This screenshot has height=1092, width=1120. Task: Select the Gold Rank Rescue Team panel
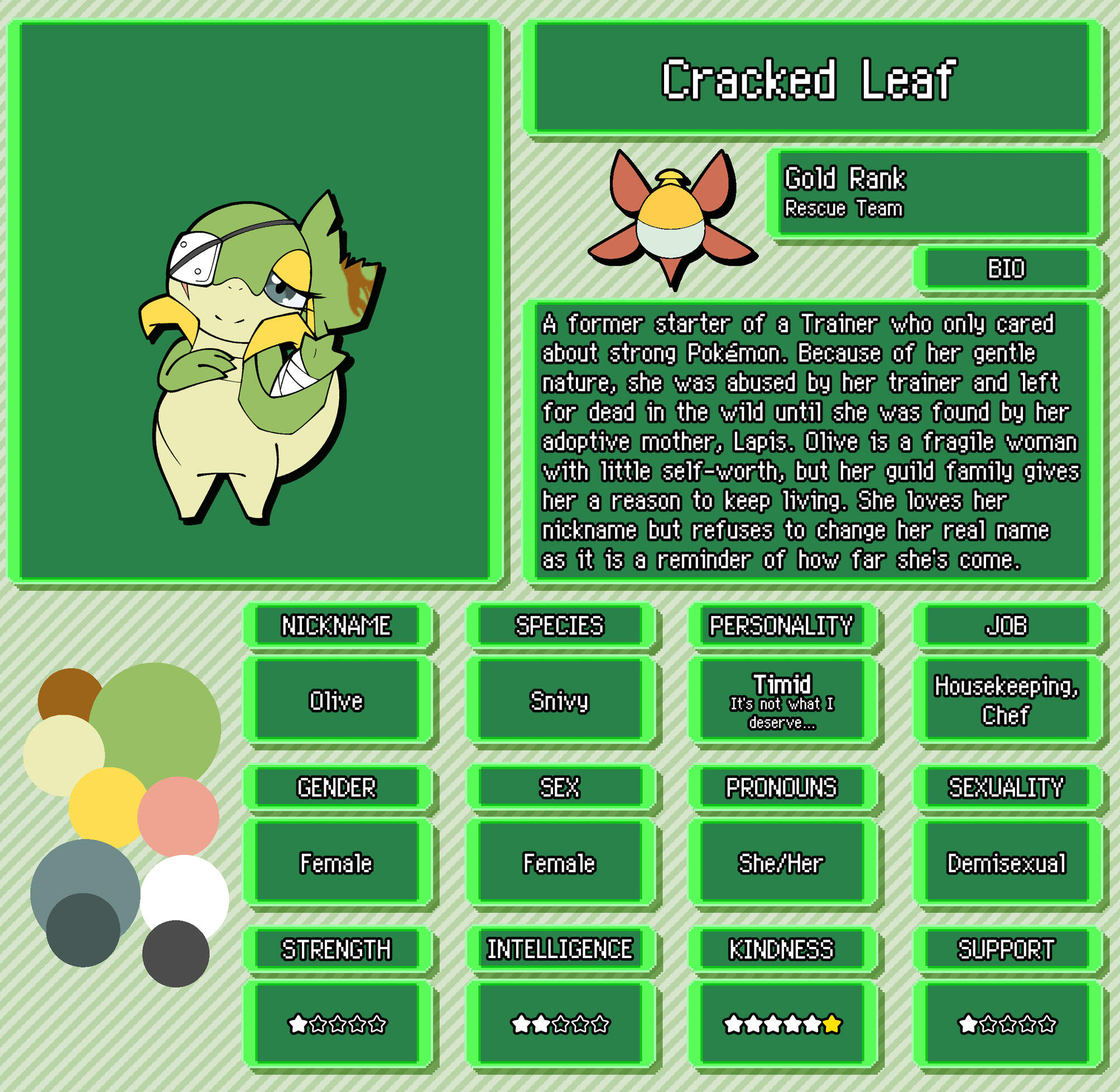(x=934, y=193)
